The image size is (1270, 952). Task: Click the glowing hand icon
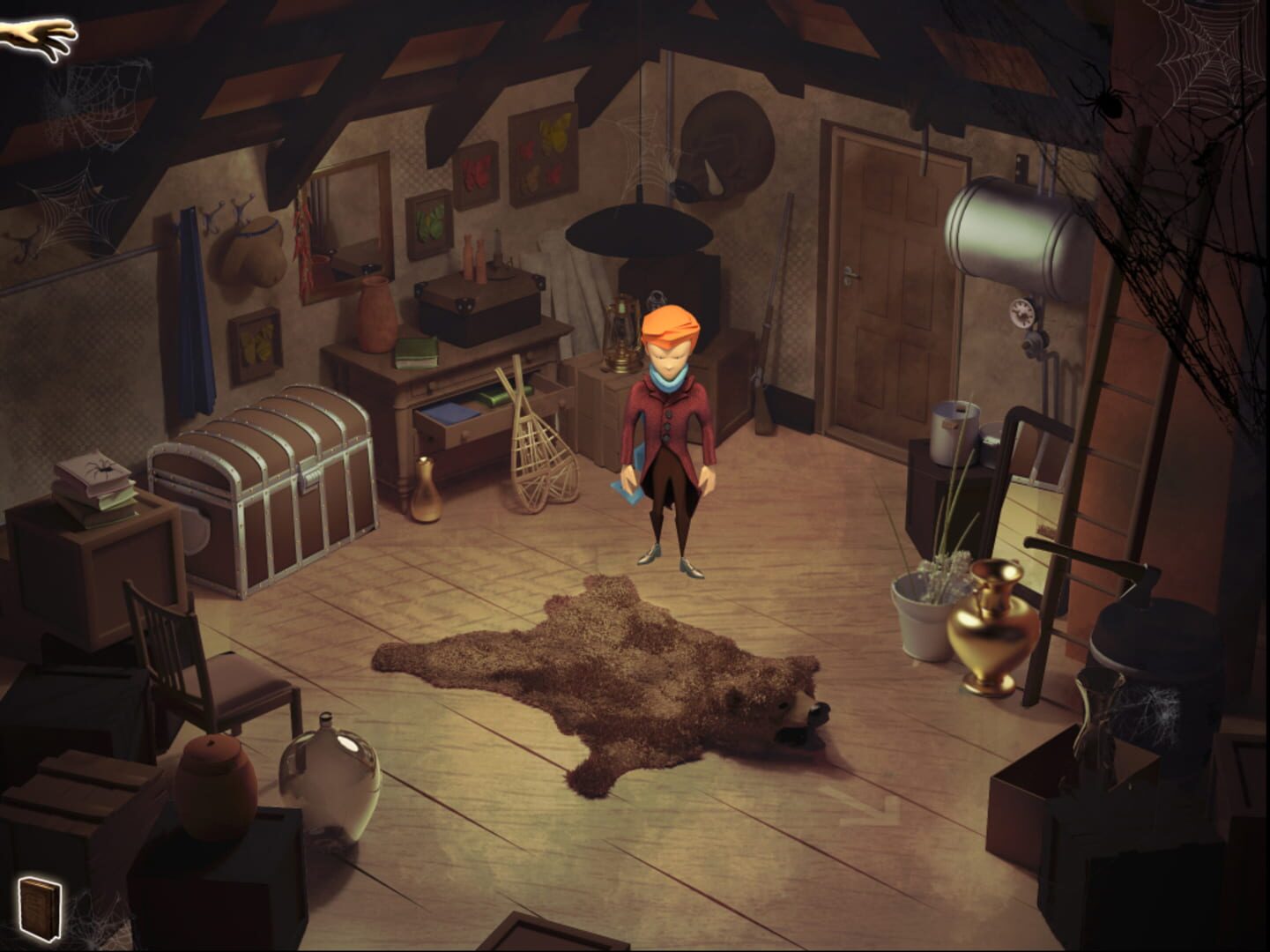coord(39,36)
